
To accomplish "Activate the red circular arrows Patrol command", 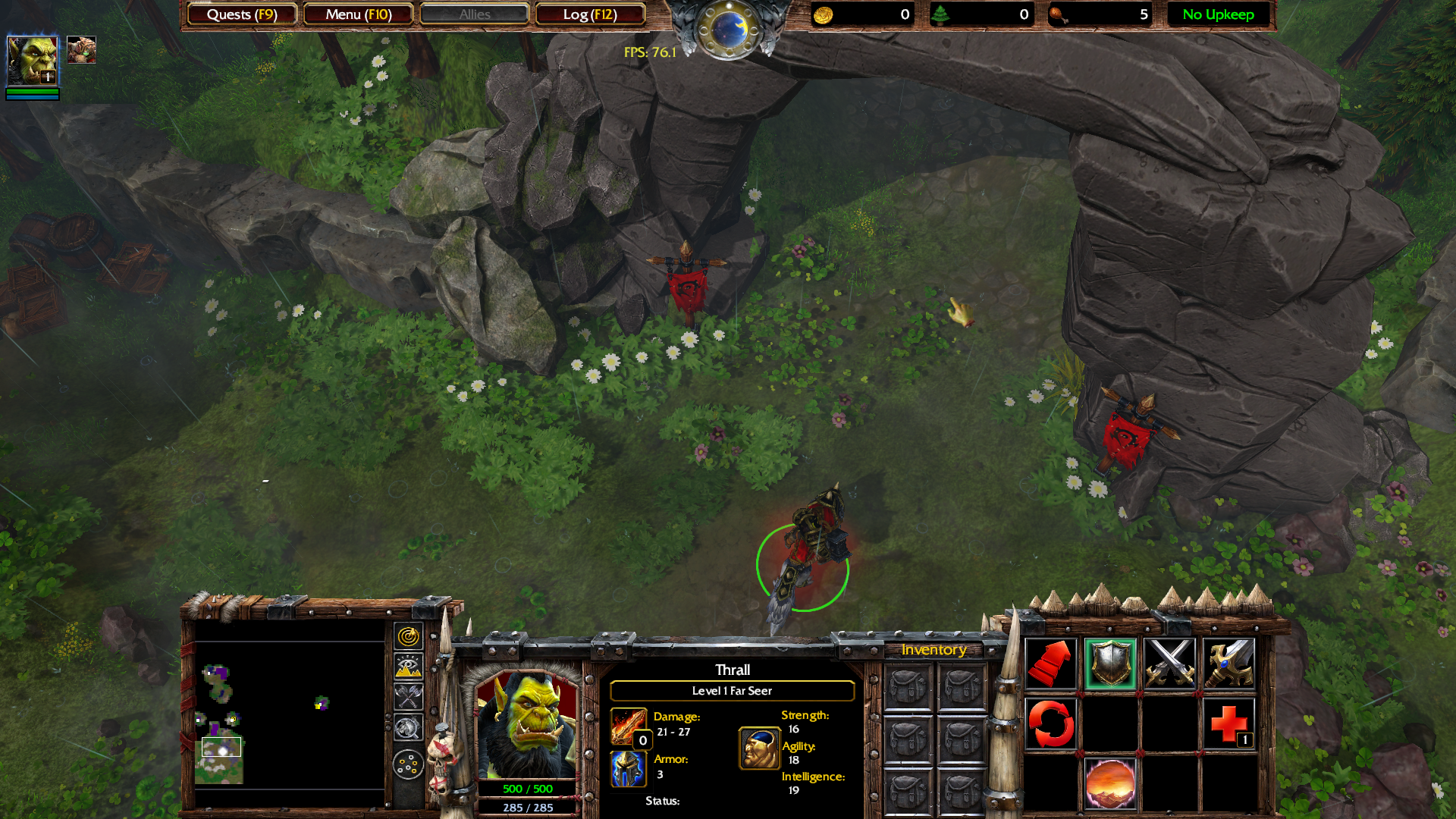I will coord(1050,723).
